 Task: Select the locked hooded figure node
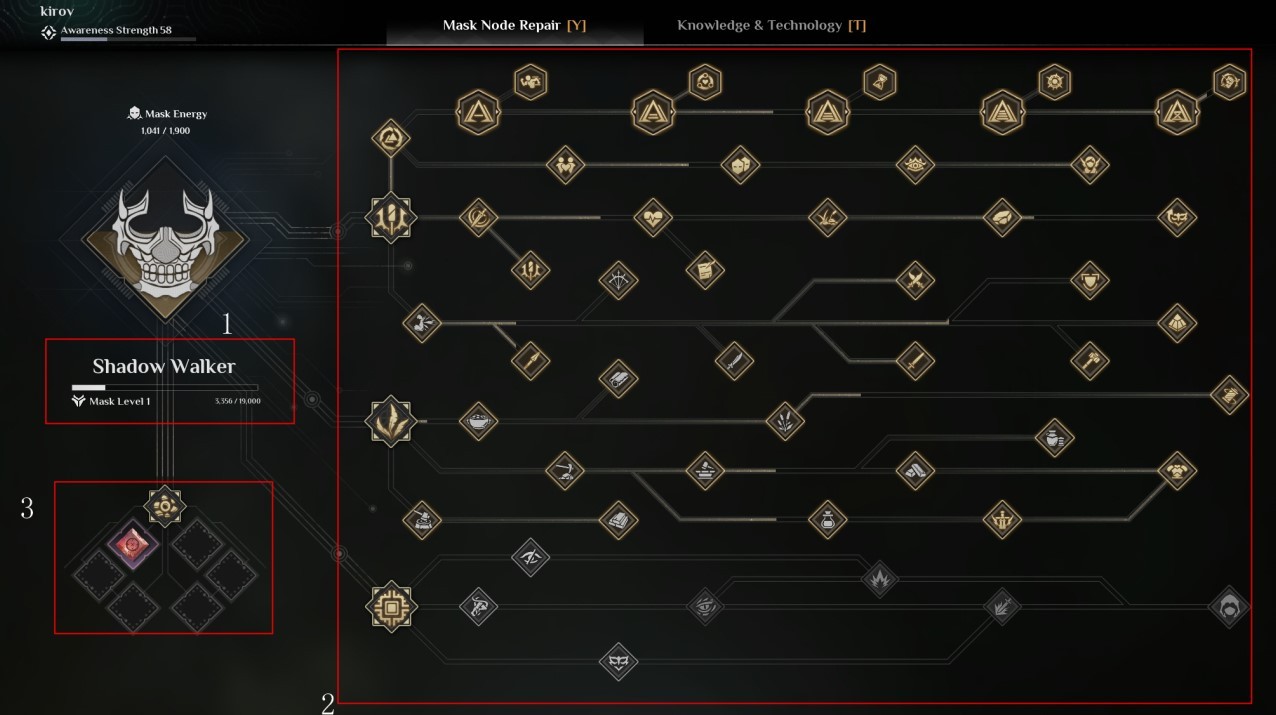tap(1228, 607)
